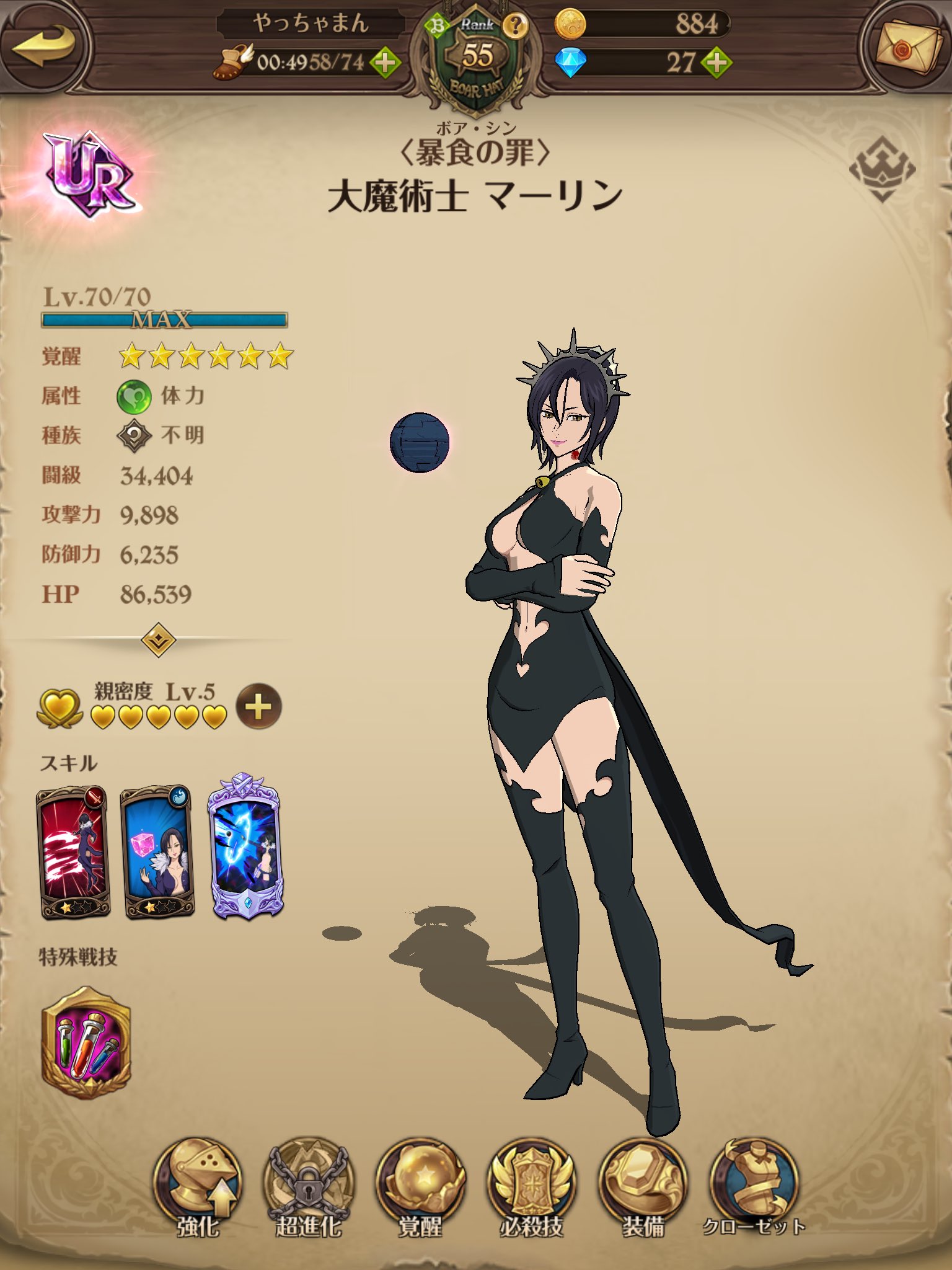
Task: Tap the 親密度 affinity plus button
Action: (258, 707)
